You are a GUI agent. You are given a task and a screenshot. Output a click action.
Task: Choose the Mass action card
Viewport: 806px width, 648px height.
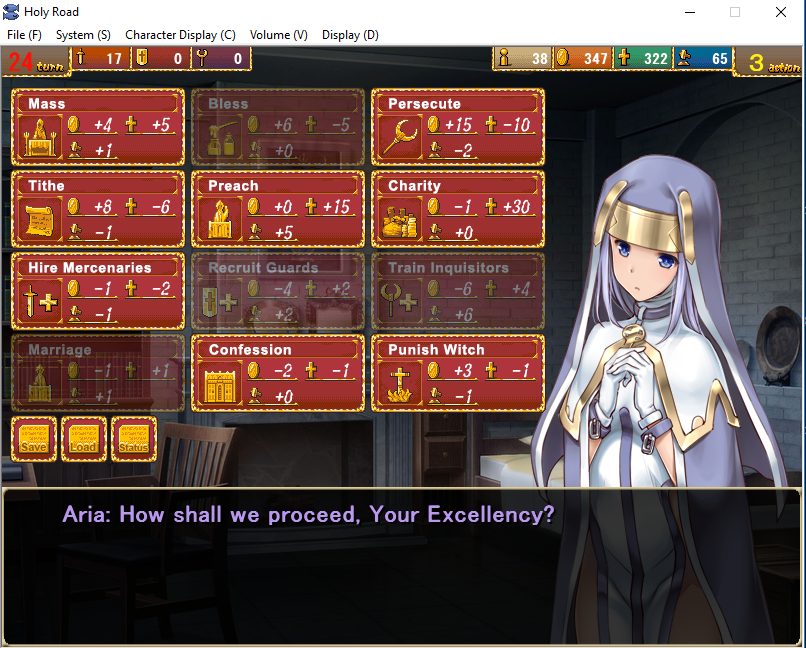click(x=98, y=127)
